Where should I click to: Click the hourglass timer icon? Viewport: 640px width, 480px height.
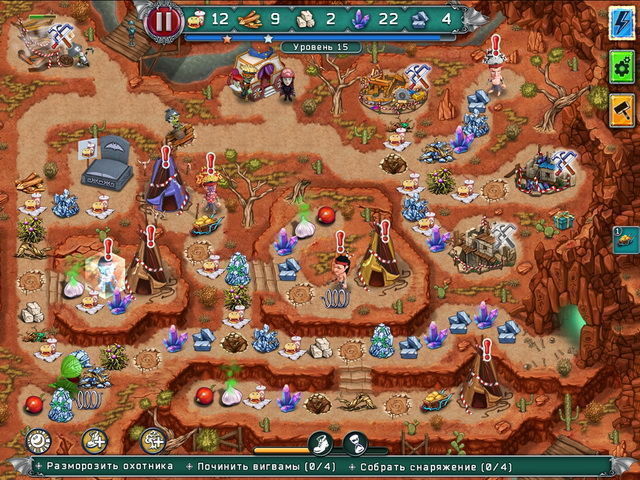point(354,443)
